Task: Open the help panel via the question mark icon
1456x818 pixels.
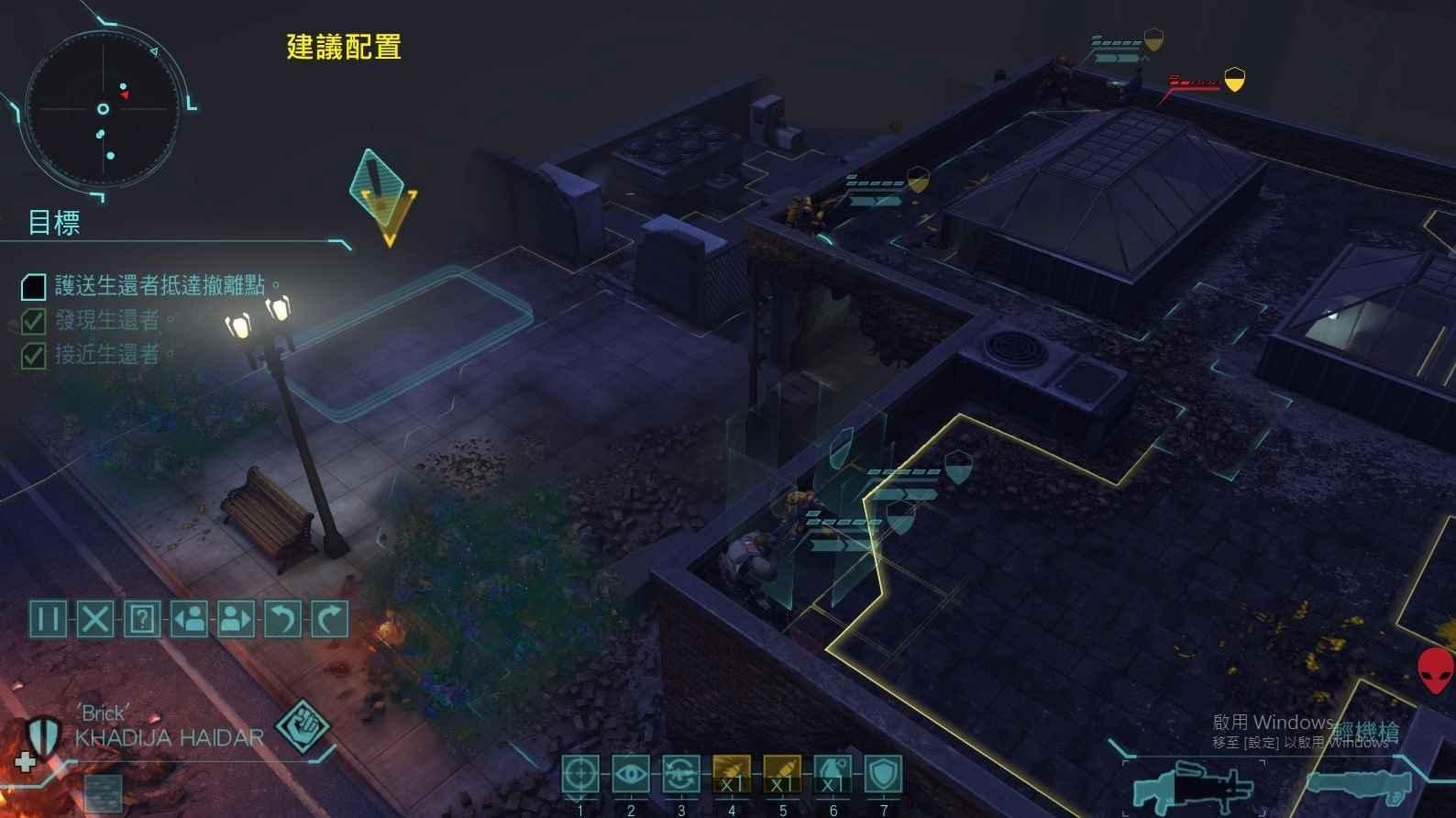Action: tap(141, 620)
